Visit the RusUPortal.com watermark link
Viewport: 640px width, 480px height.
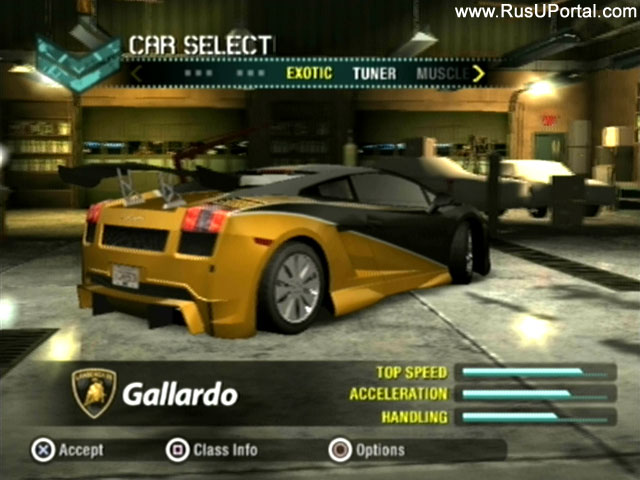[545, 12]
